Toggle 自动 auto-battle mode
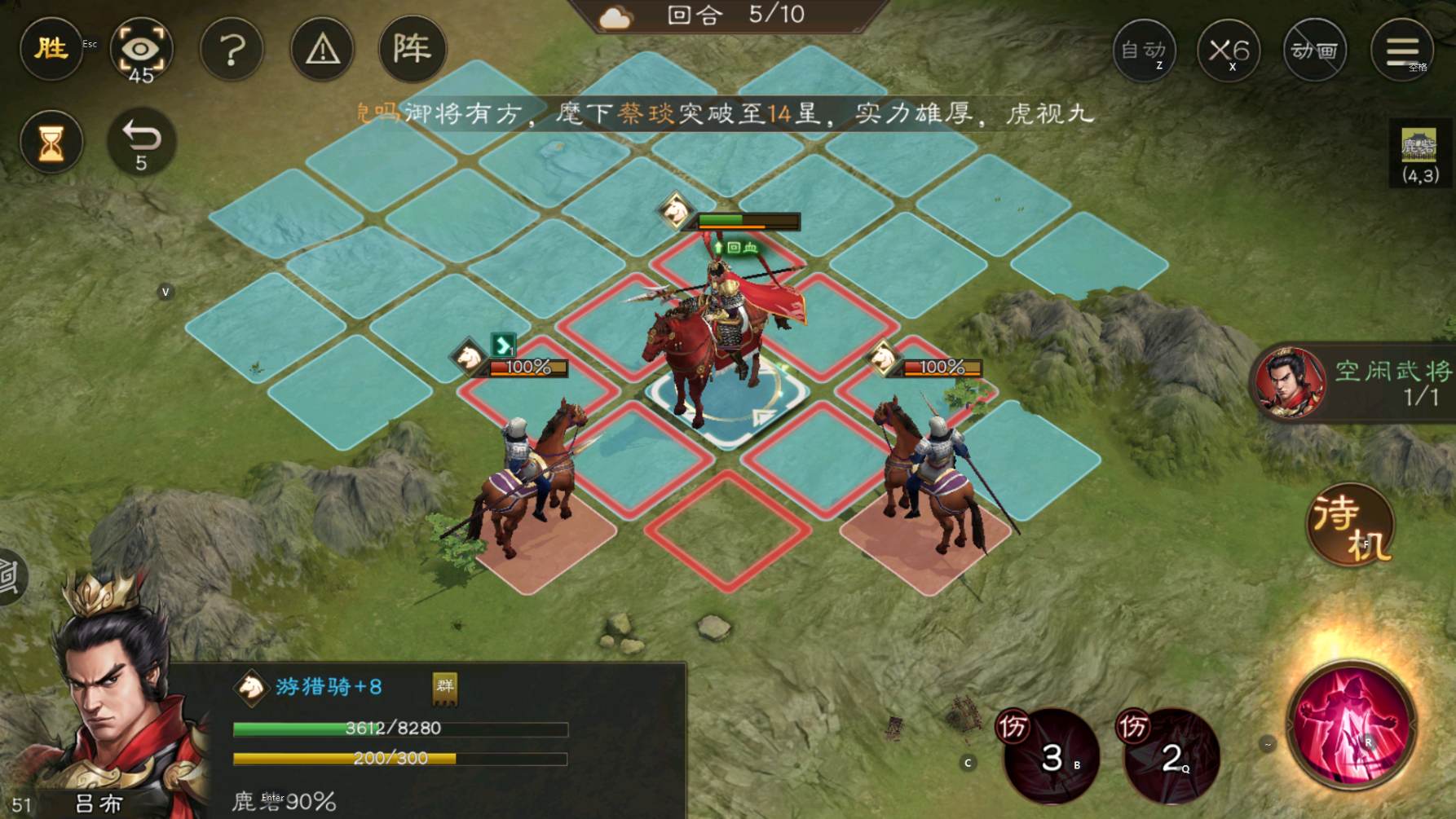Screen dimensions: 1456x819 pos(1145,51)
